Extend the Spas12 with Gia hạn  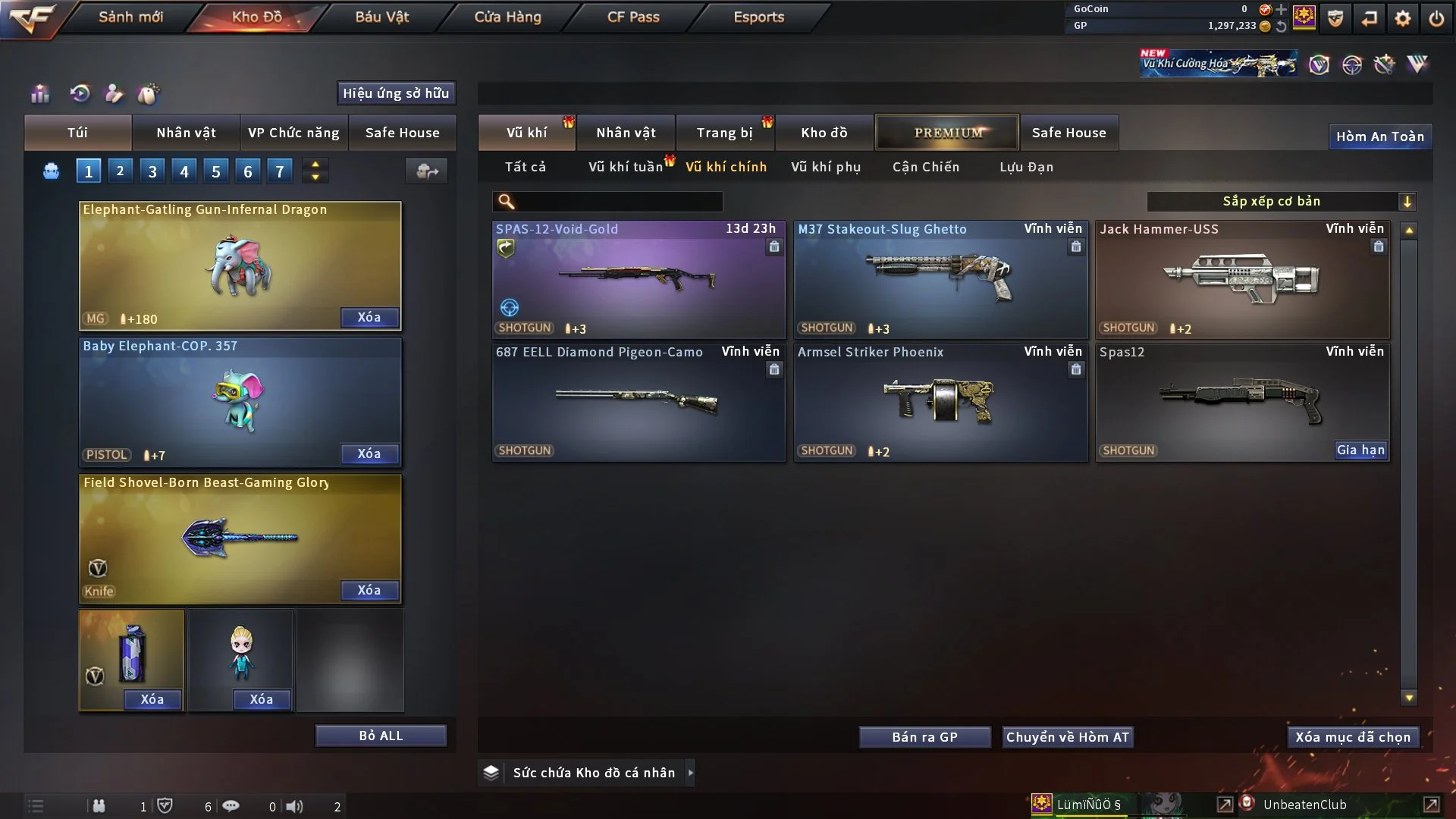click(1360, 450)
